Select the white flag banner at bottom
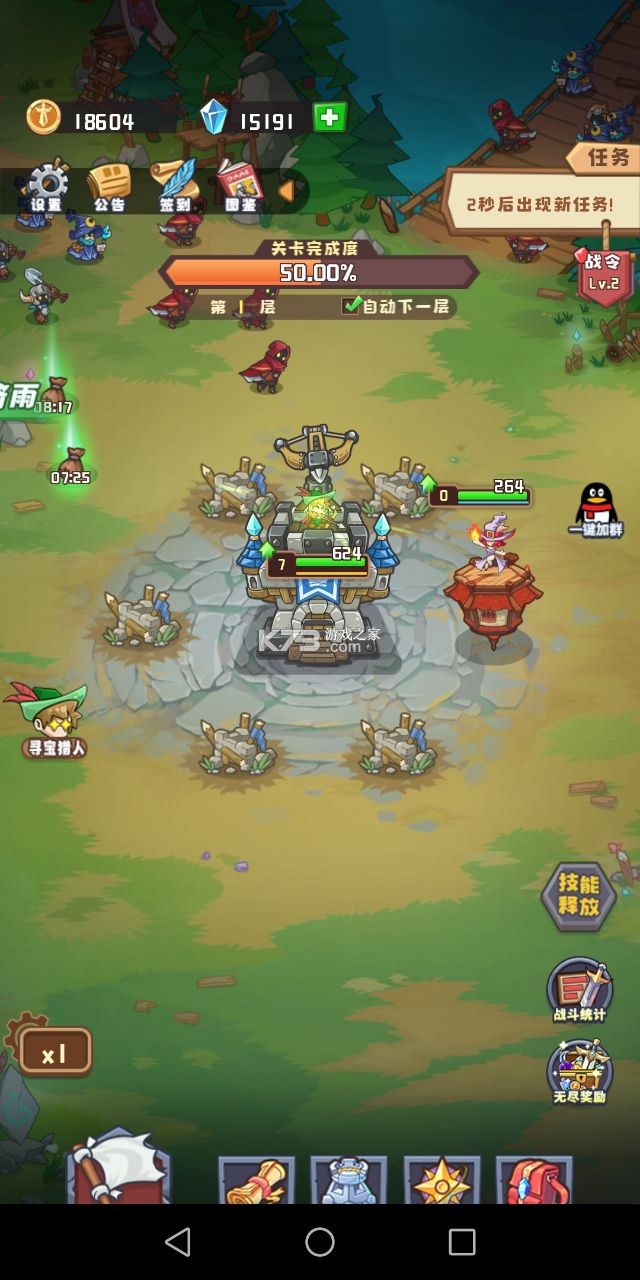The height and width of the screenshot is (1280, 640). [118, 1168]
